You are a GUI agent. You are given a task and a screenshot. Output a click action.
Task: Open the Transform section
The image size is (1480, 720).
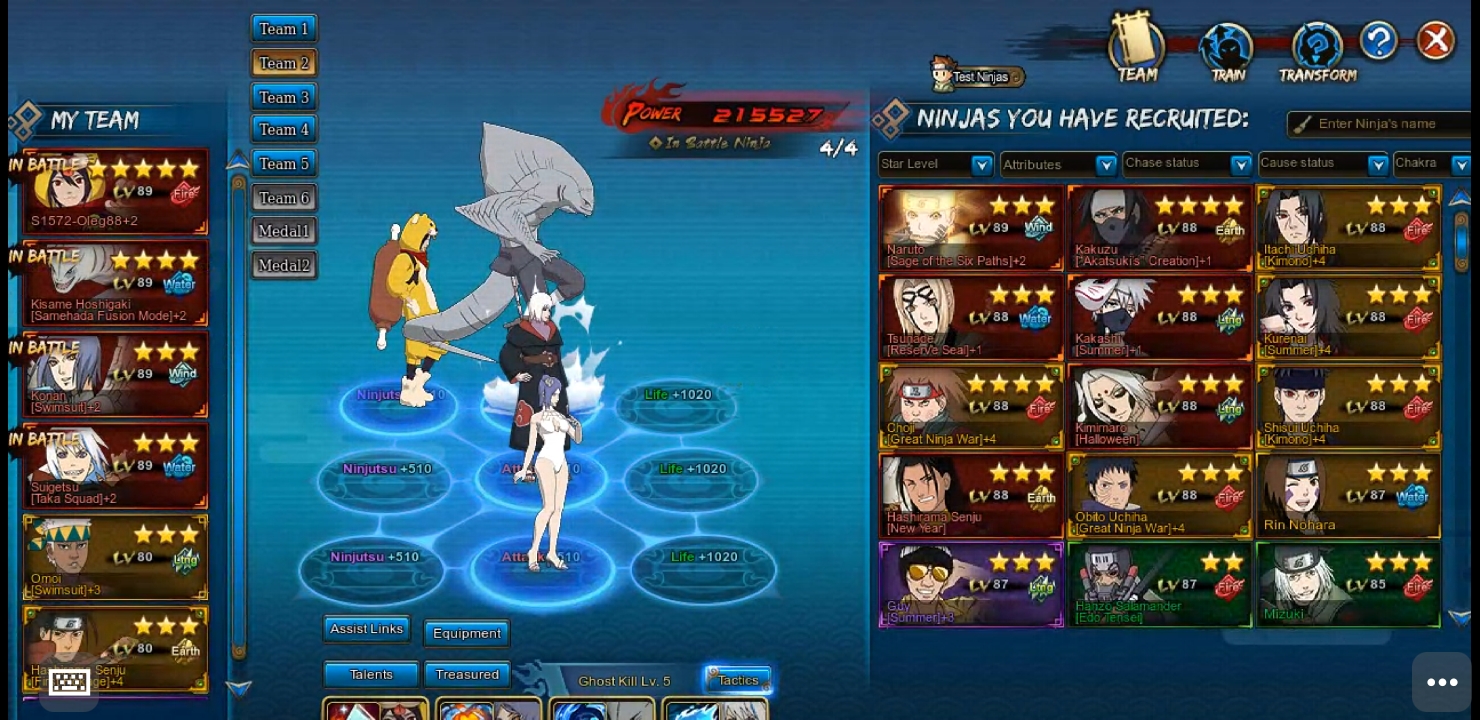point(1317,52)
